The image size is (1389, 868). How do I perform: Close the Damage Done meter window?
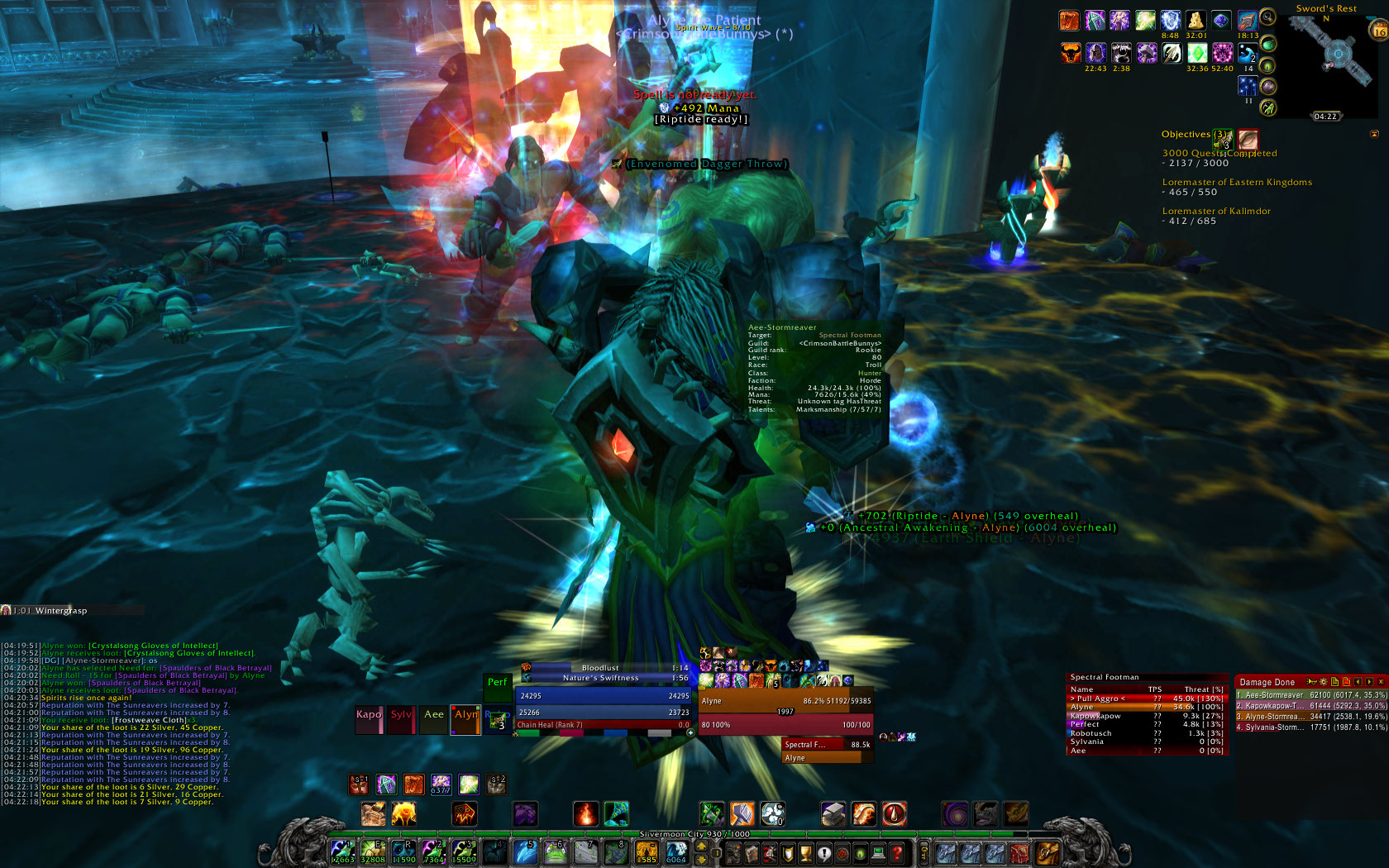1380,682
